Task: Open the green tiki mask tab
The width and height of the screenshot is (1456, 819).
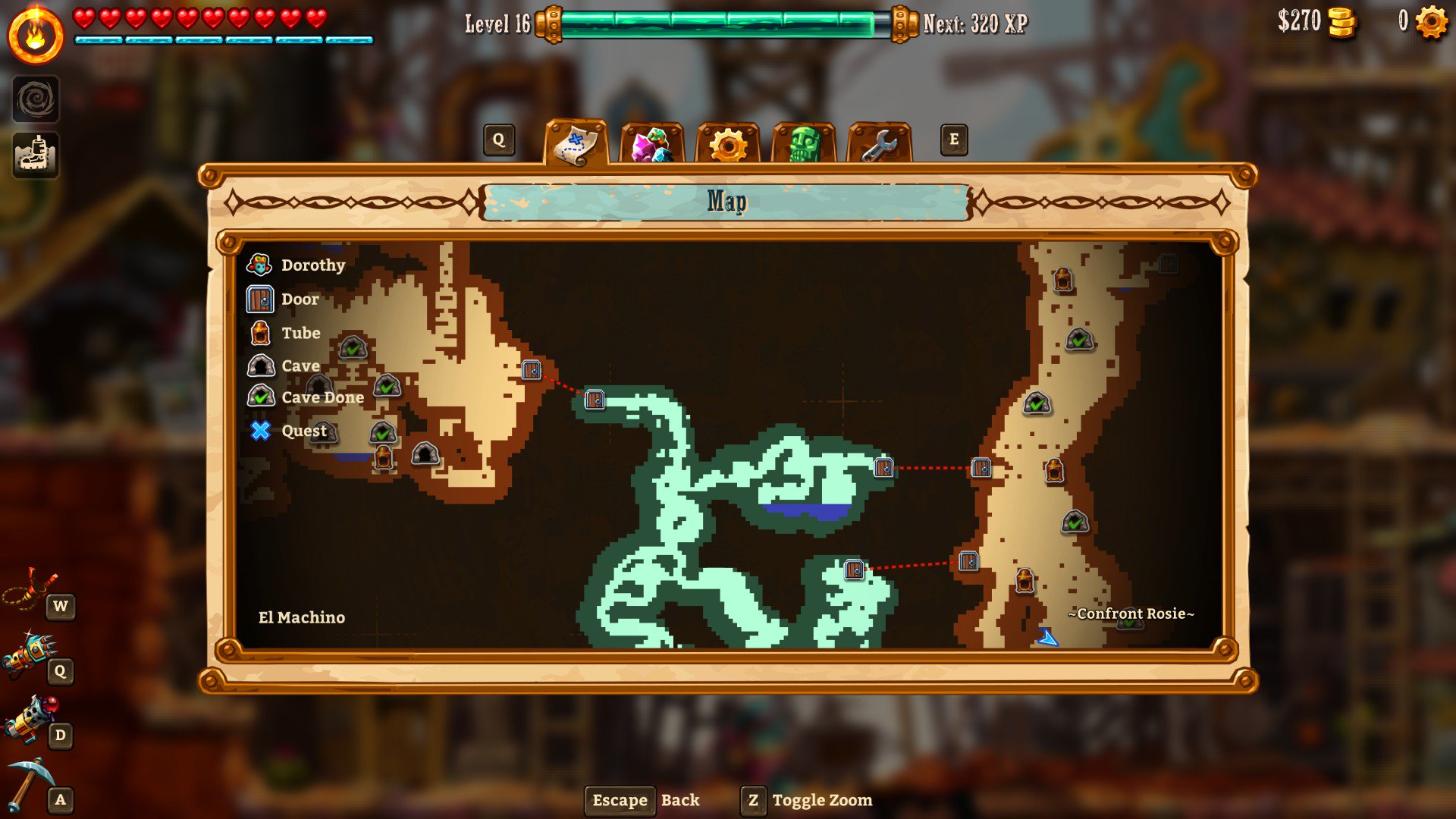Action: pyautogui.click(x=804, y=144)
